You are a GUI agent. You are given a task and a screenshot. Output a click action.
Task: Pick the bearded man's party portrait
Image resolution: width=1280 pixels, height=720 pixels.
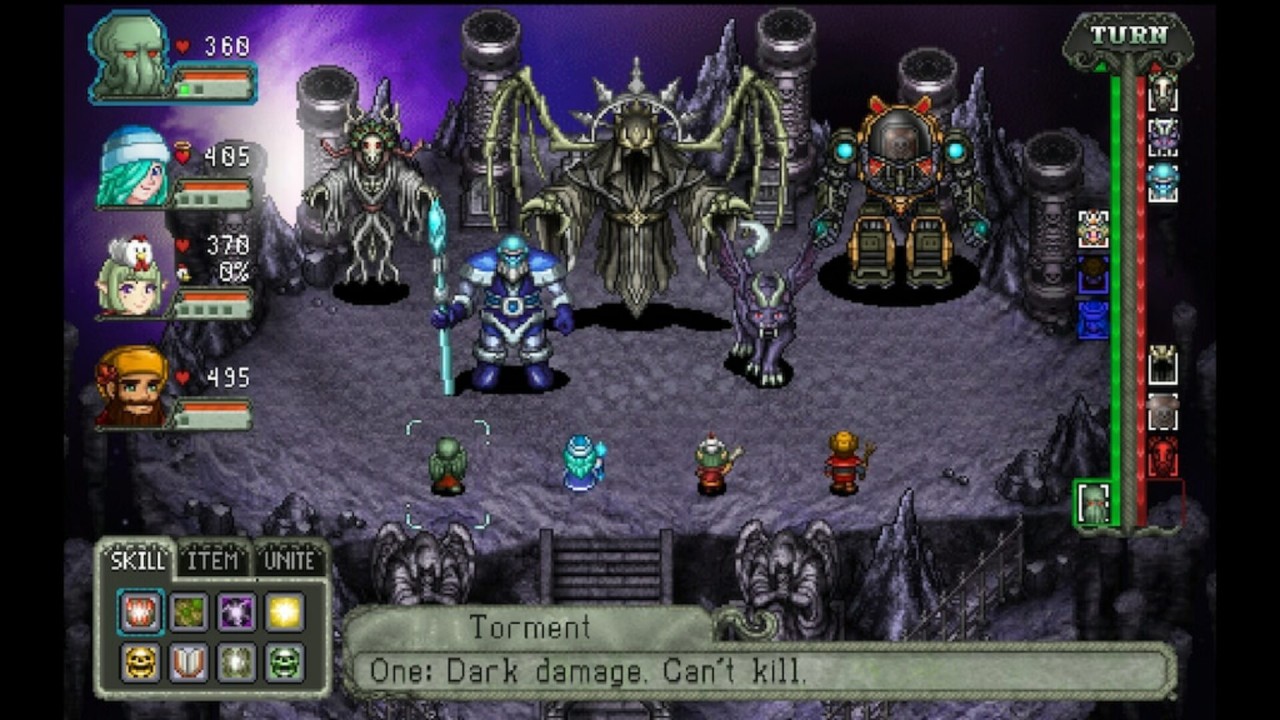tap(133, 387)
